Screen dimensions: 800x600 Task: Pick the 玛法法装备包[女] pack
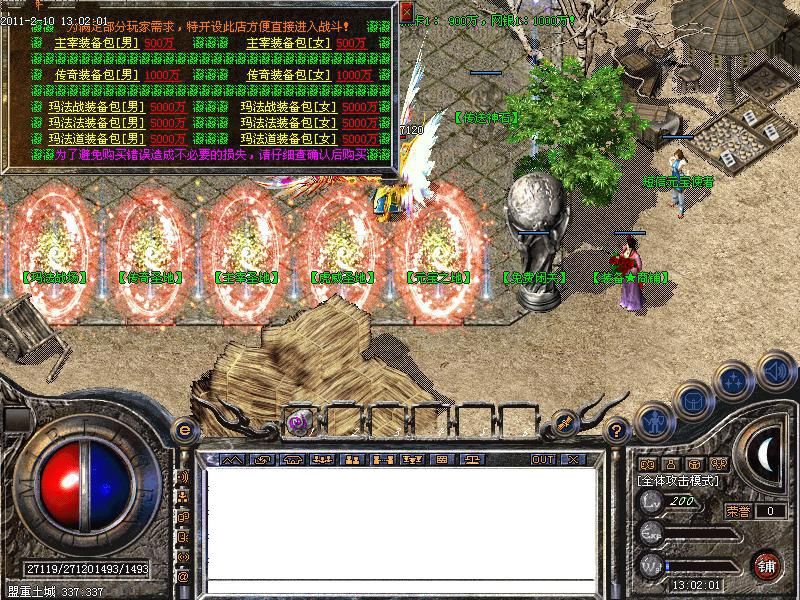pyautogui.click(x=287, y=123)
